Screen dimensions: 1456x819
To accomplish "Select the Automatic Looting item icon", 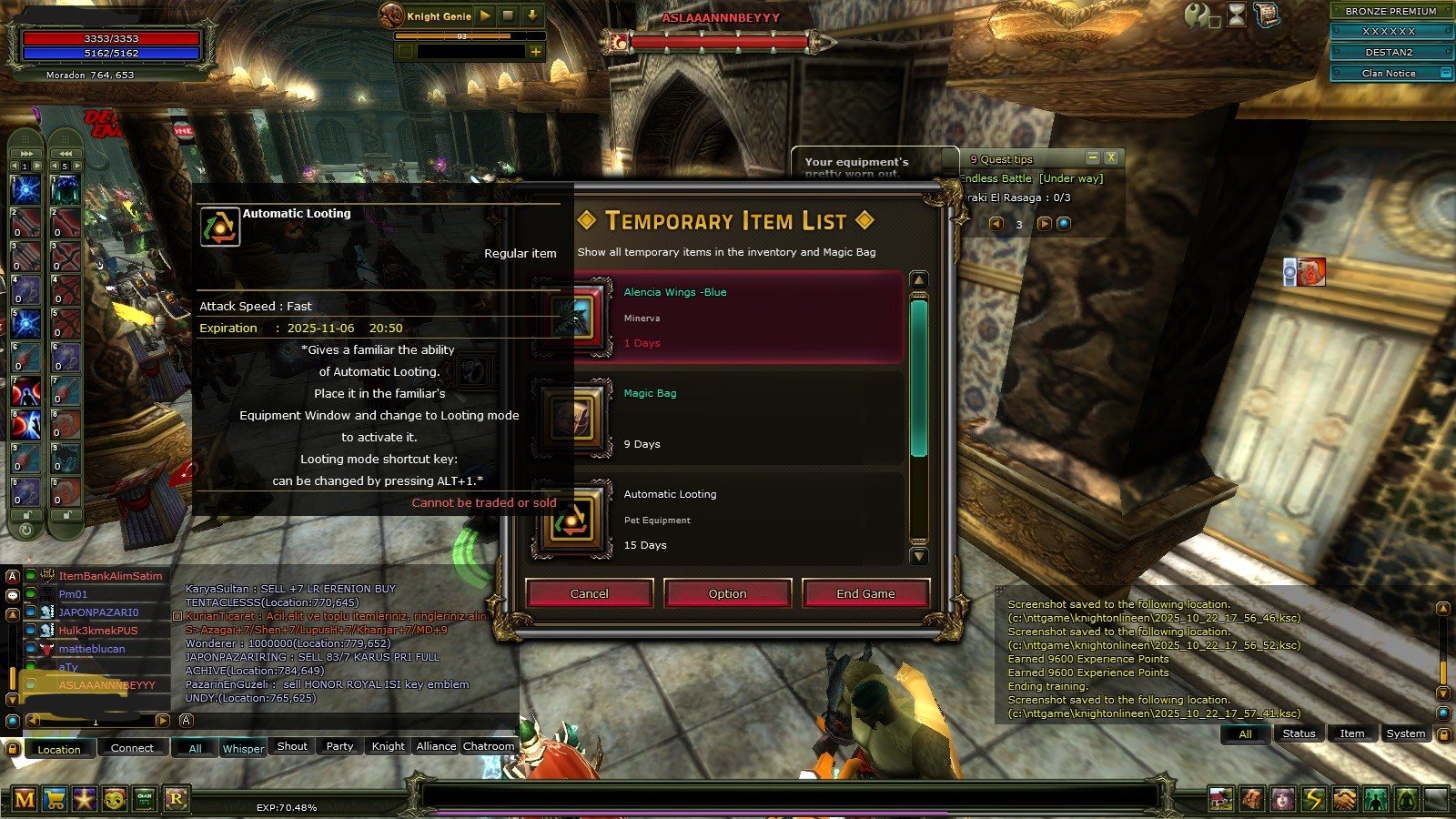I will [571, 520].
